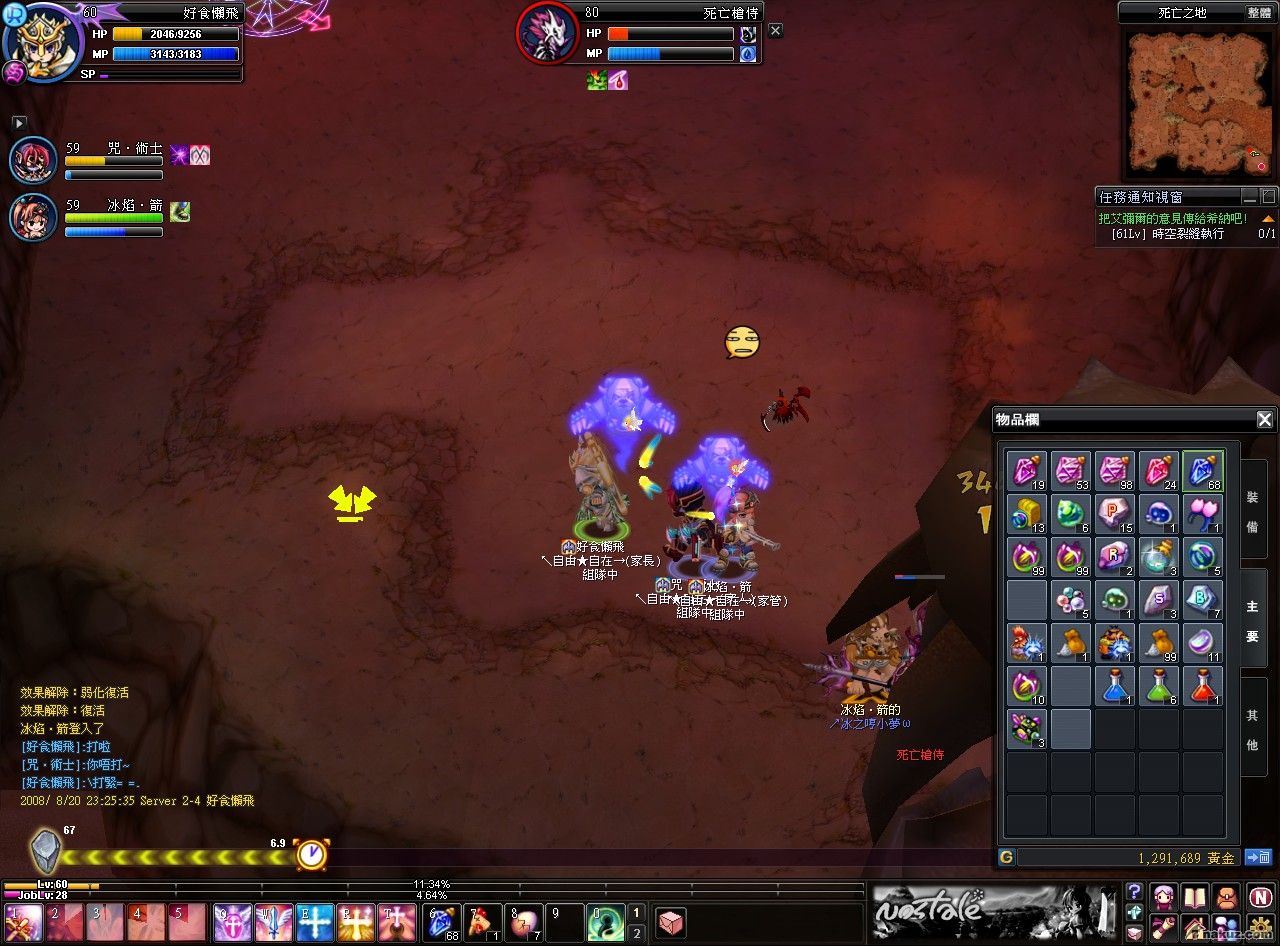This screenshot has height=946, width=1280.
Task: Pick the green flask in the inventory
Action: click(1158, 686)
